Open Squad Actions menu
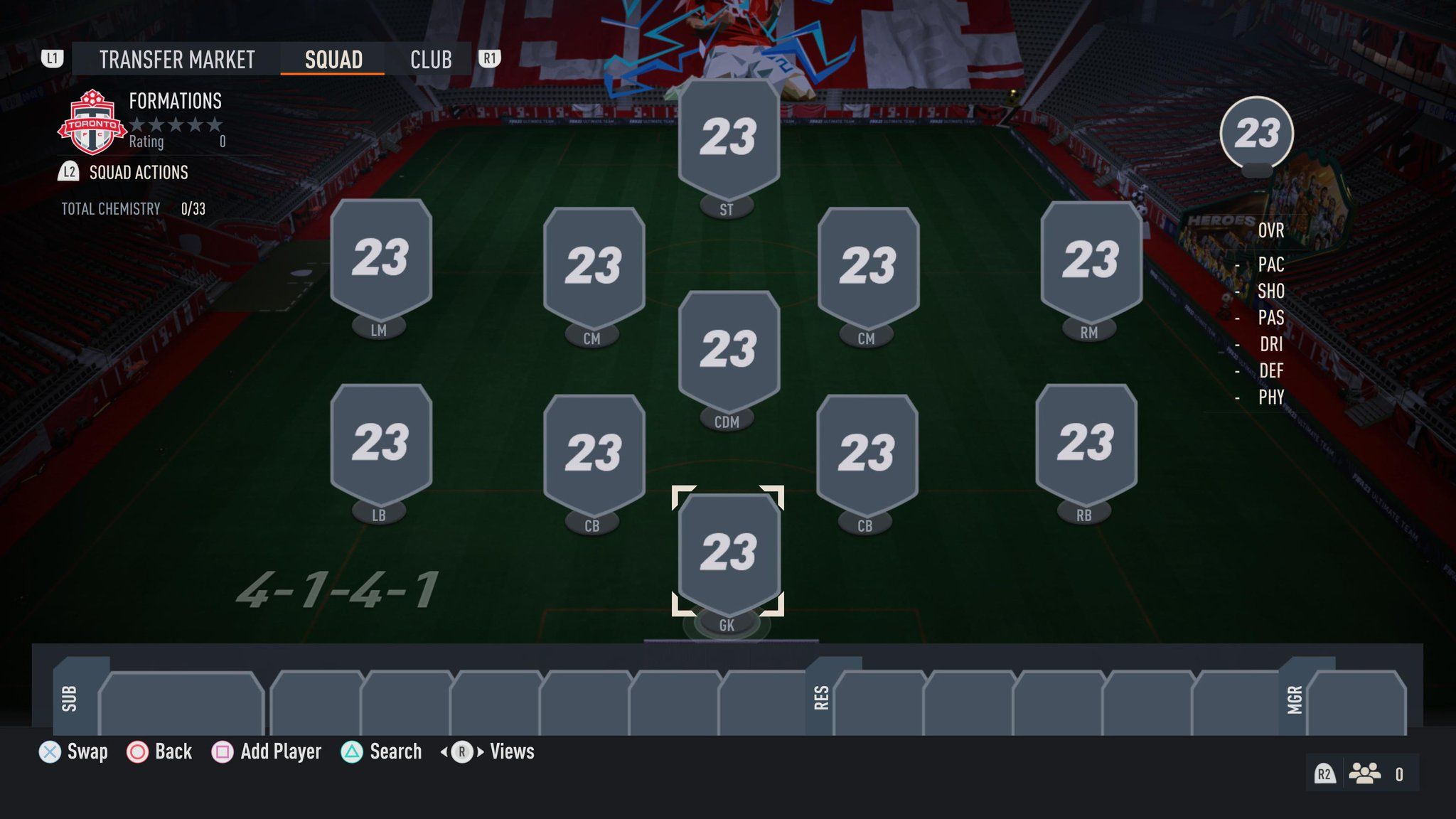The width and height of the screenshot is (1456, 819). (x=137, y=173)
